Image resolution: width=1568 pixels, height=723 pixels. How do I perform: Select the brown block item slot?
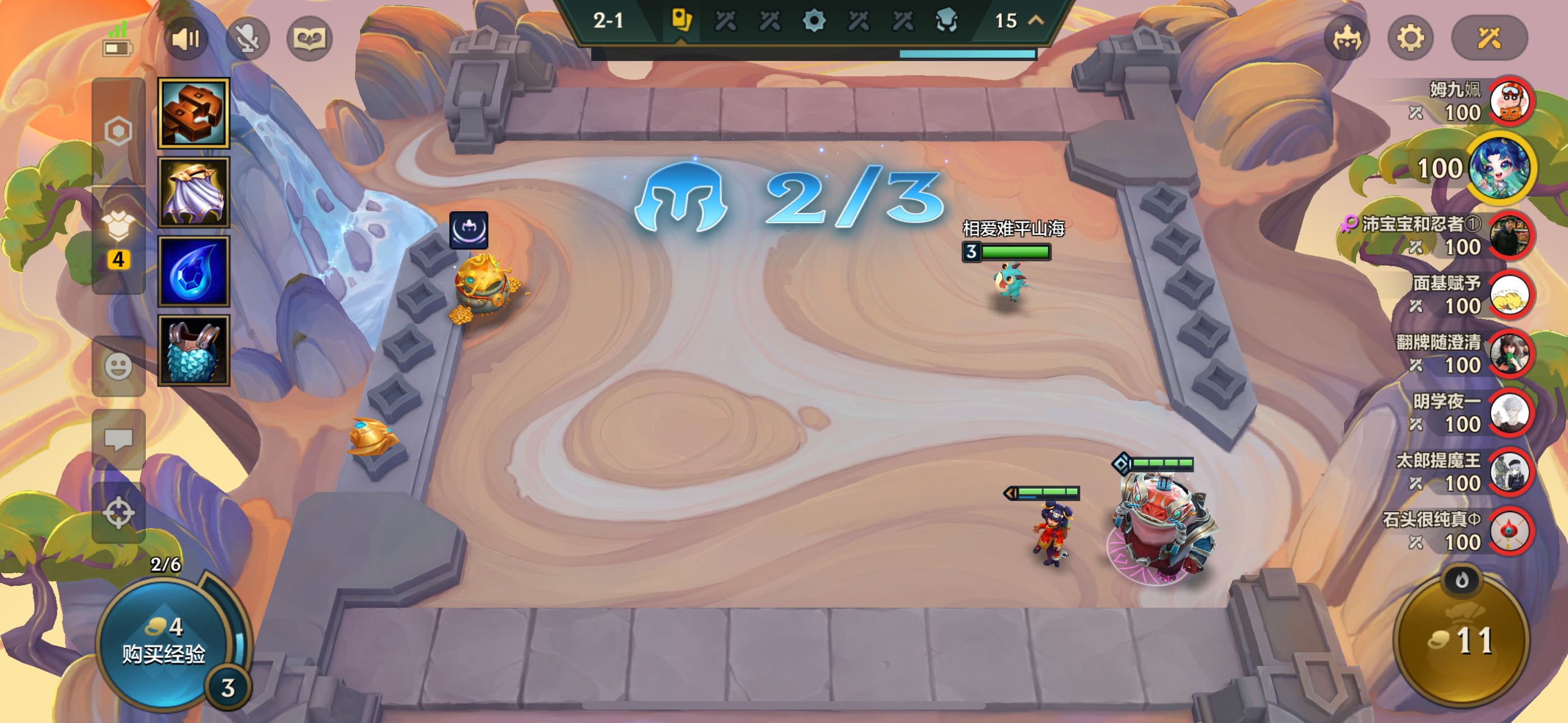[x=193, y=113]
